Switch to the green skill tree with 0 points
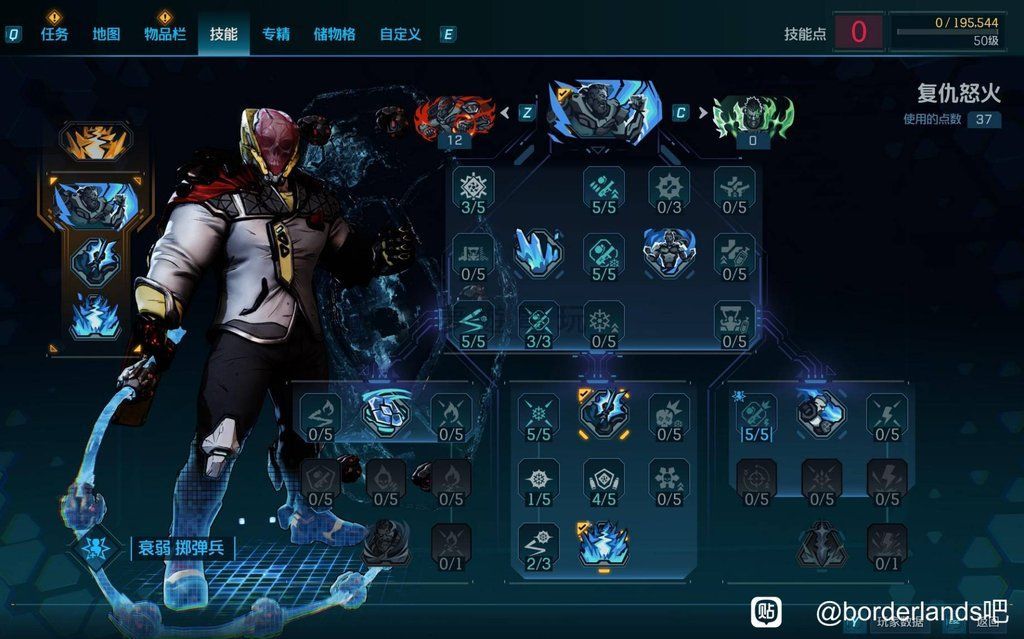This screenshot has width=1024, height=639. tap(752, 116)
